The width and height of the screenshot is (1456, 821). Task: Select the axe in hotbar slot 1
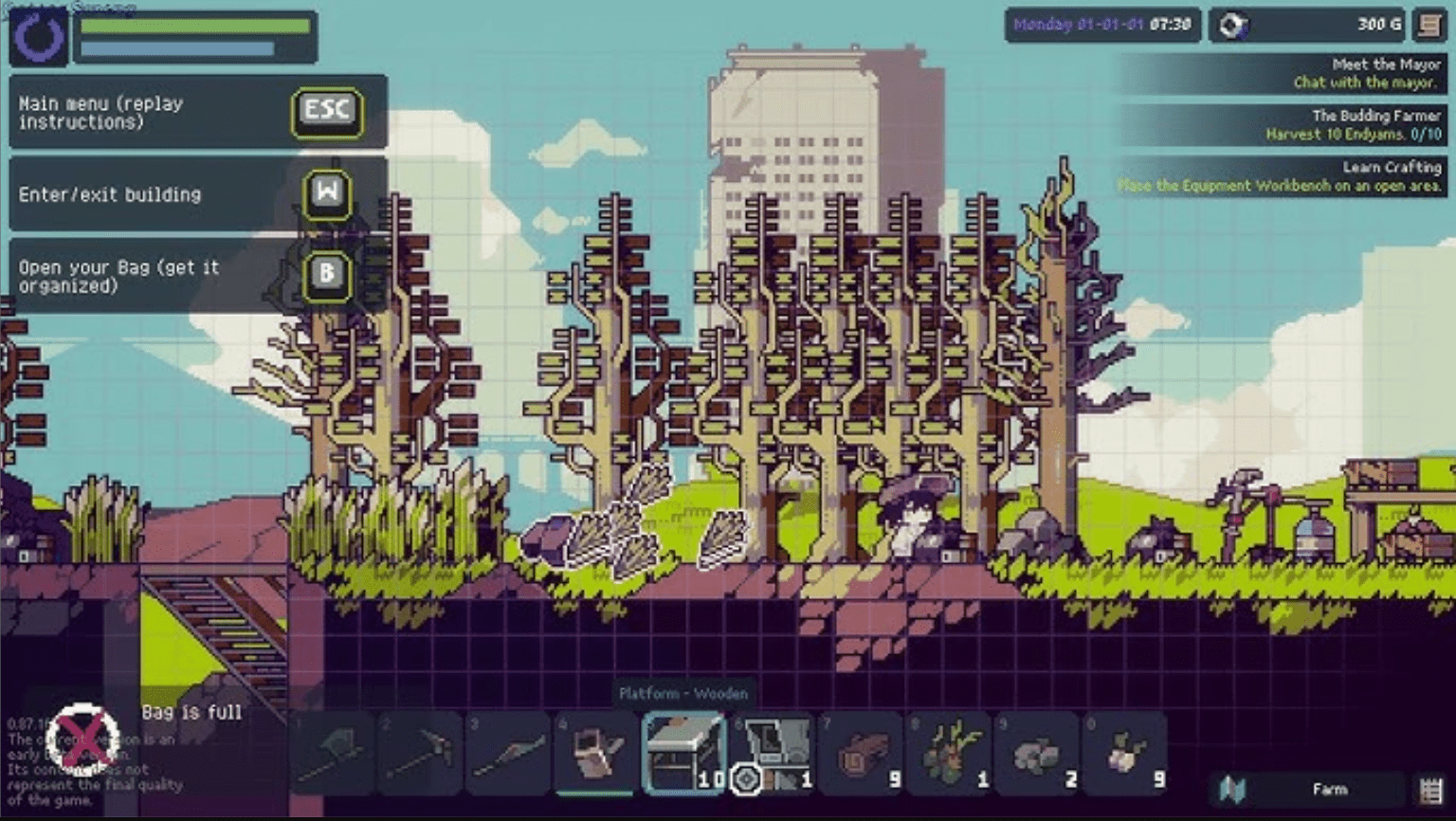[x=333, y=752]
